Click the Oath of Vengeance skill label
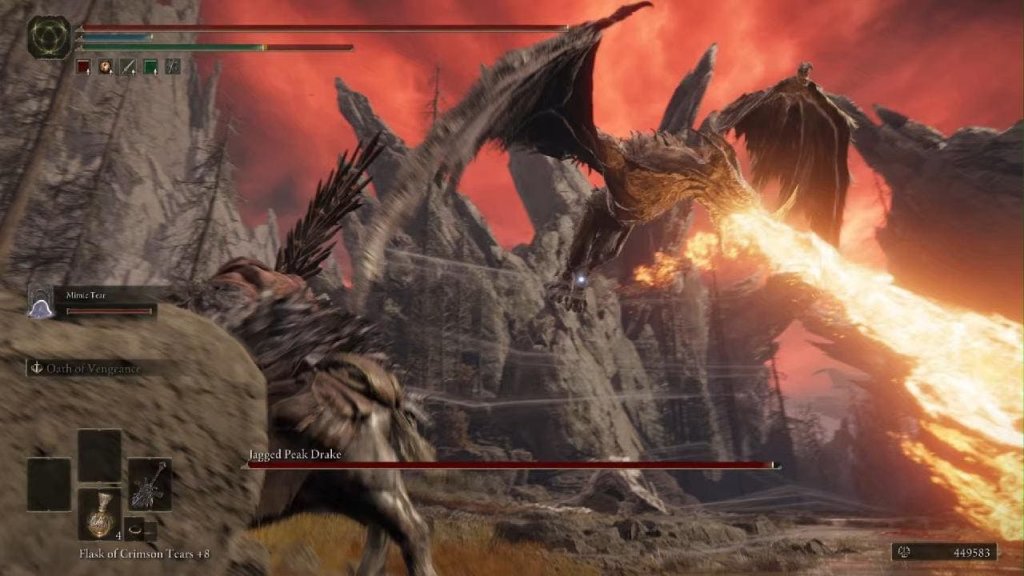The width and height of the screenshot is (1024, 576). [92, 369]
